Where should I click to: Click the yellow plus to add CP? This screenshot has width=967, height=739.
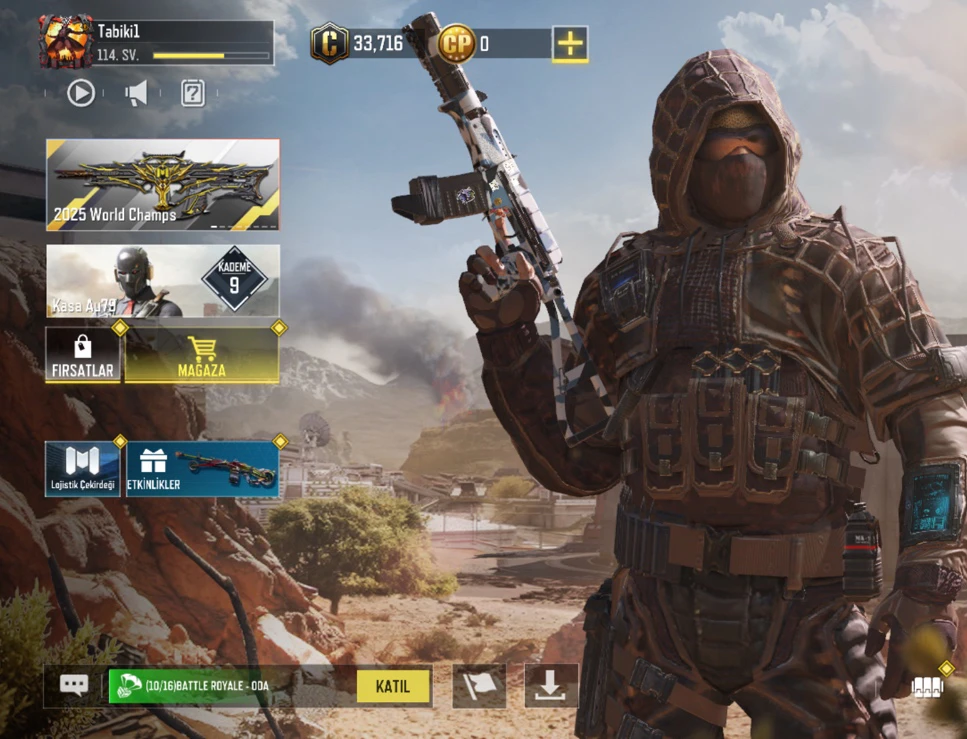(570, 43)
